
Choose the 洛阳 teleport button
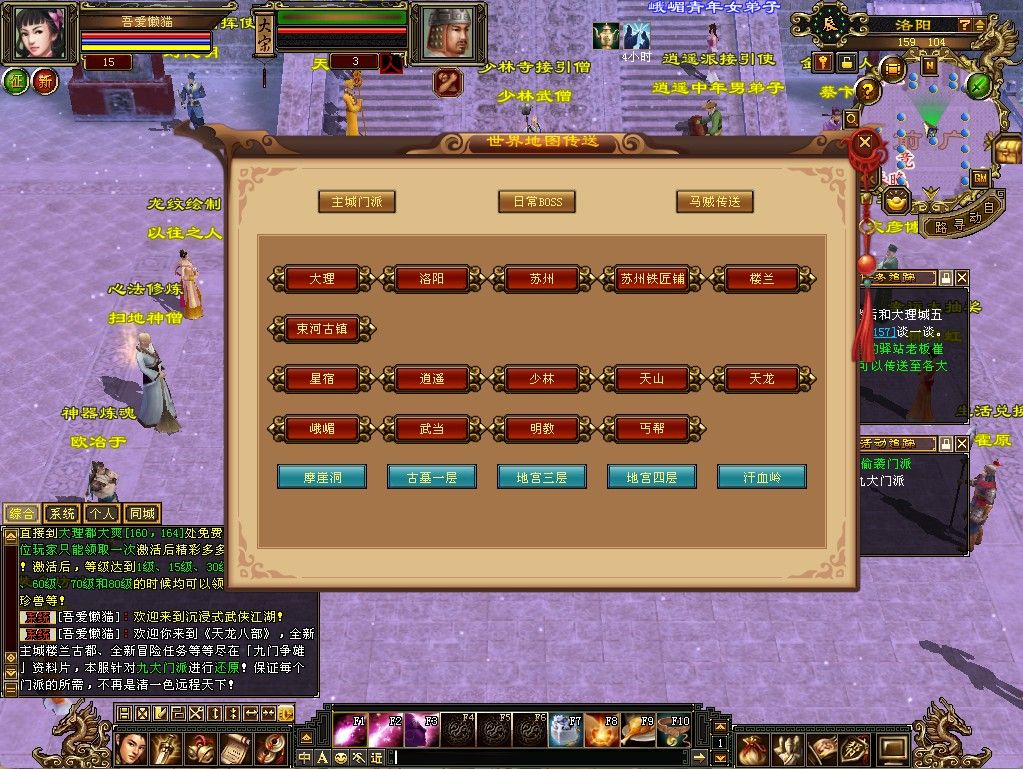(432, 279)
